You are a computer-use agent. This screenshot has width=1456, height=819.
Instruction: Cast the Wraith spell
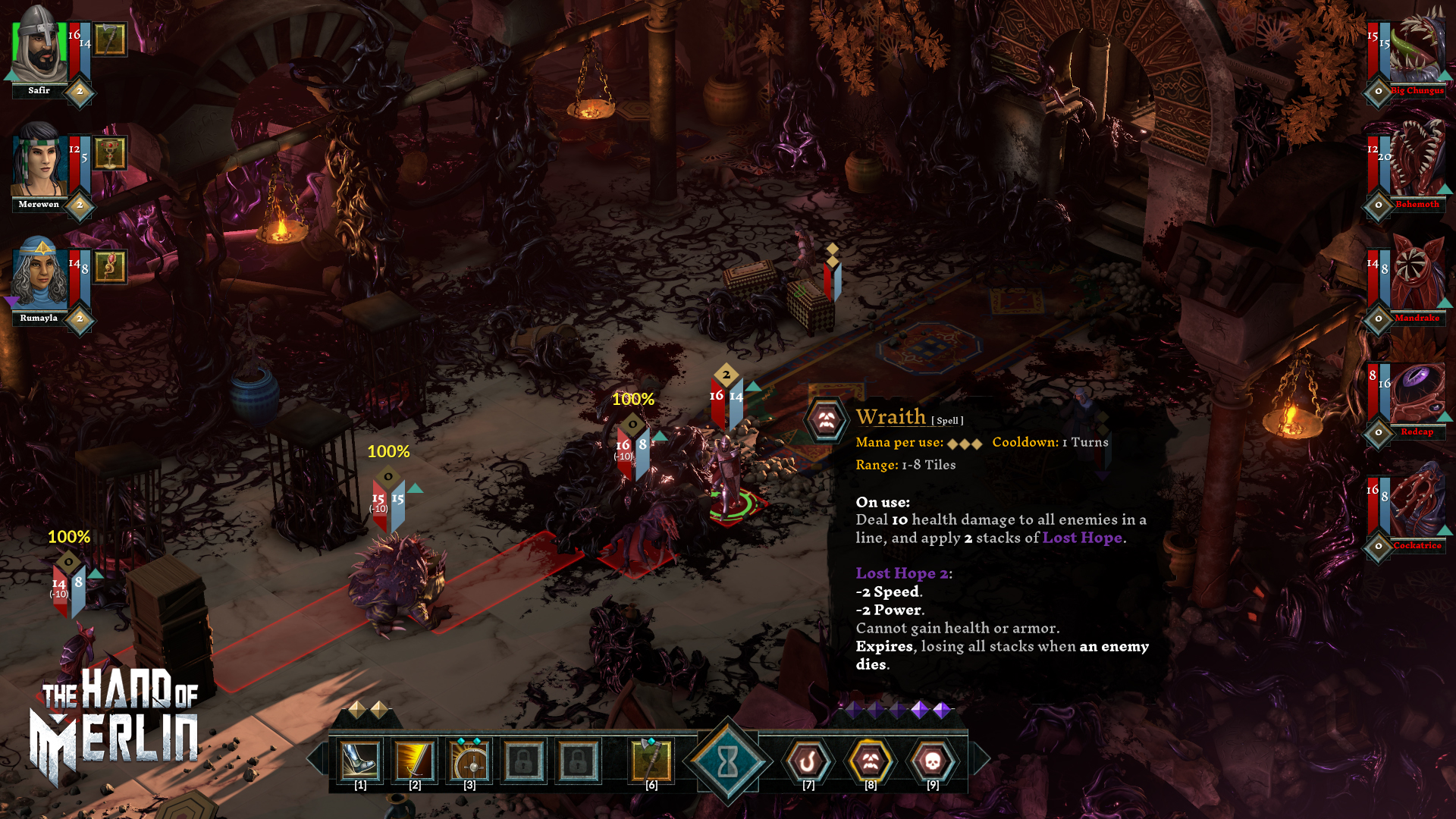pyautogui.click(x=871, y=761)
